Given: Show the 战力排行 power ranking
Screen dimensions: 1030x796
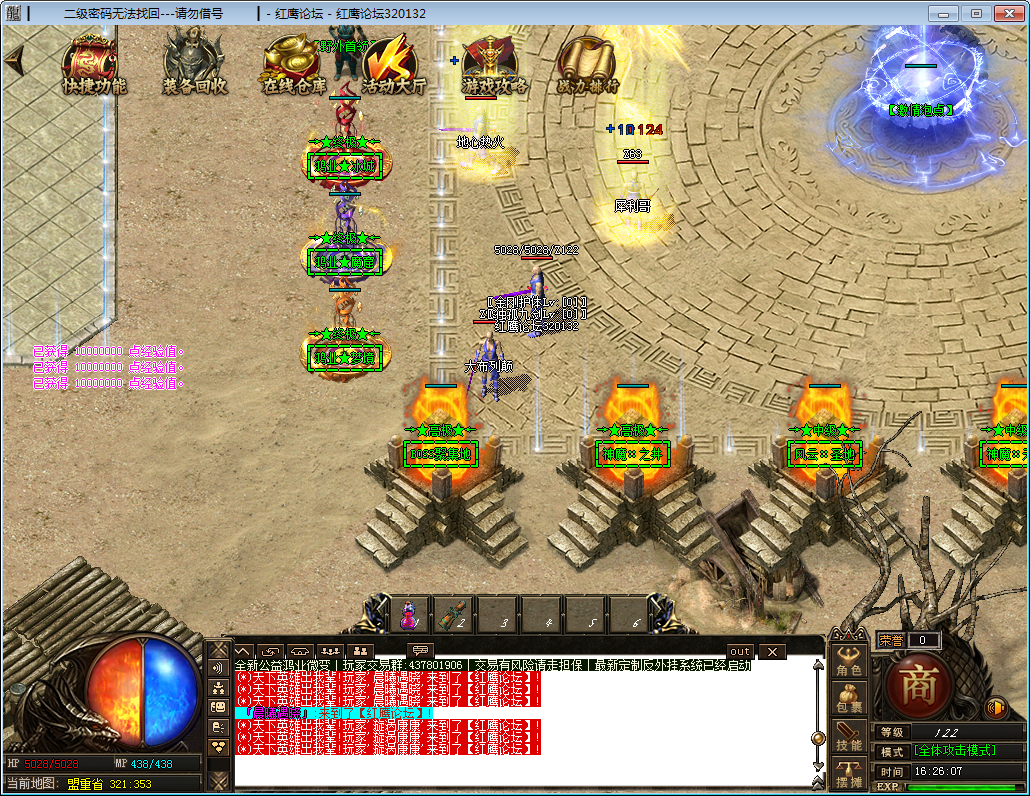Looking at the screenshot, I should pyautogui.click(x=589, y=64).
